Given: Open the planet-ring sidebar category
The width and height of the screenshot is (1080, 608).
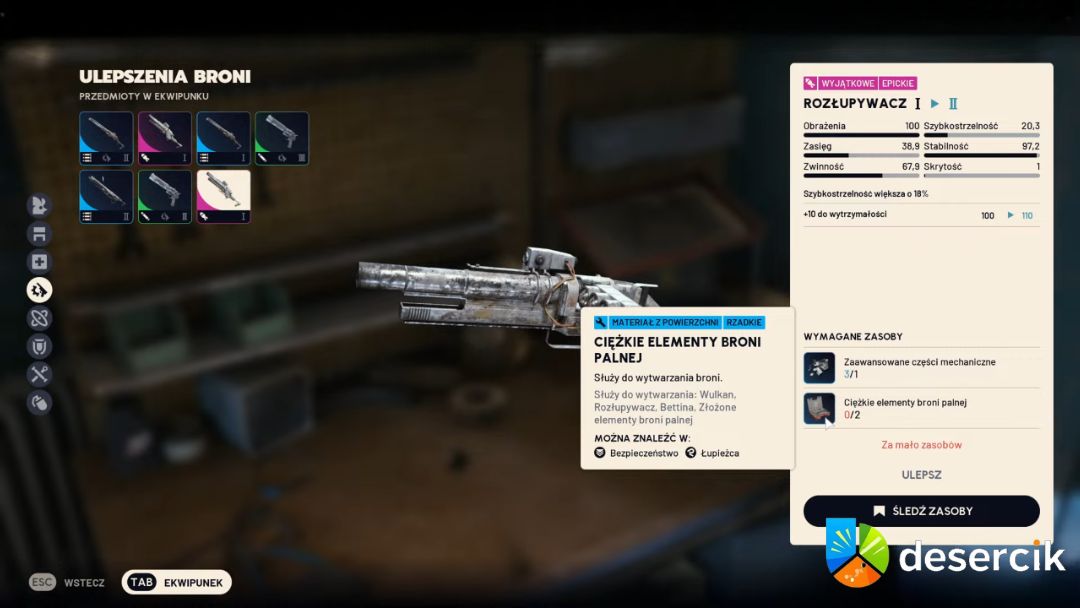Looking at the screenshot, I should click(39, 319).
